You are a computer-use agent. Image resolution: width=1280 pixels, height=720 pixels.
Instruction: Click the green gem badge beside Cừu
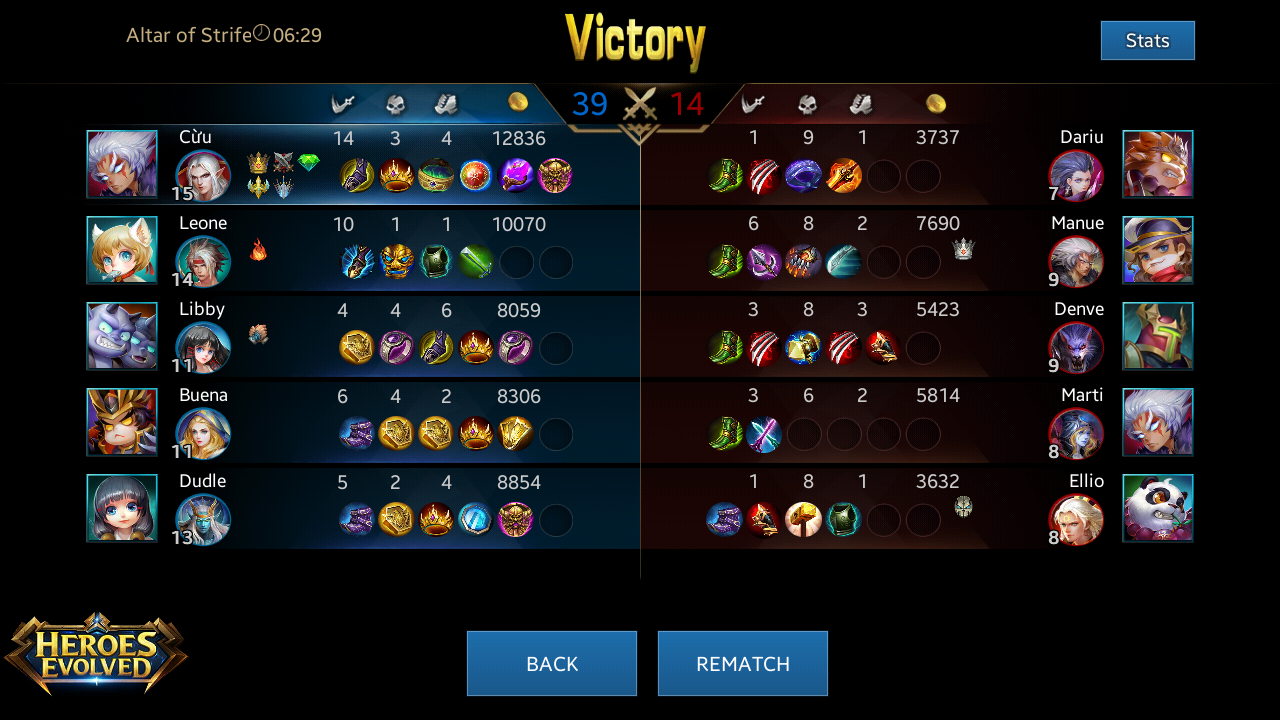tap(309, 162)
